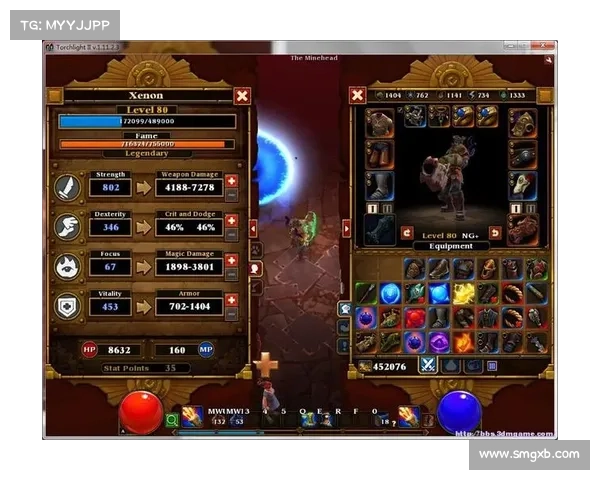The height and width of the screenshot is (480, 600).
Task: Add a point to Dexterity
Action: (x=232, y=220)
